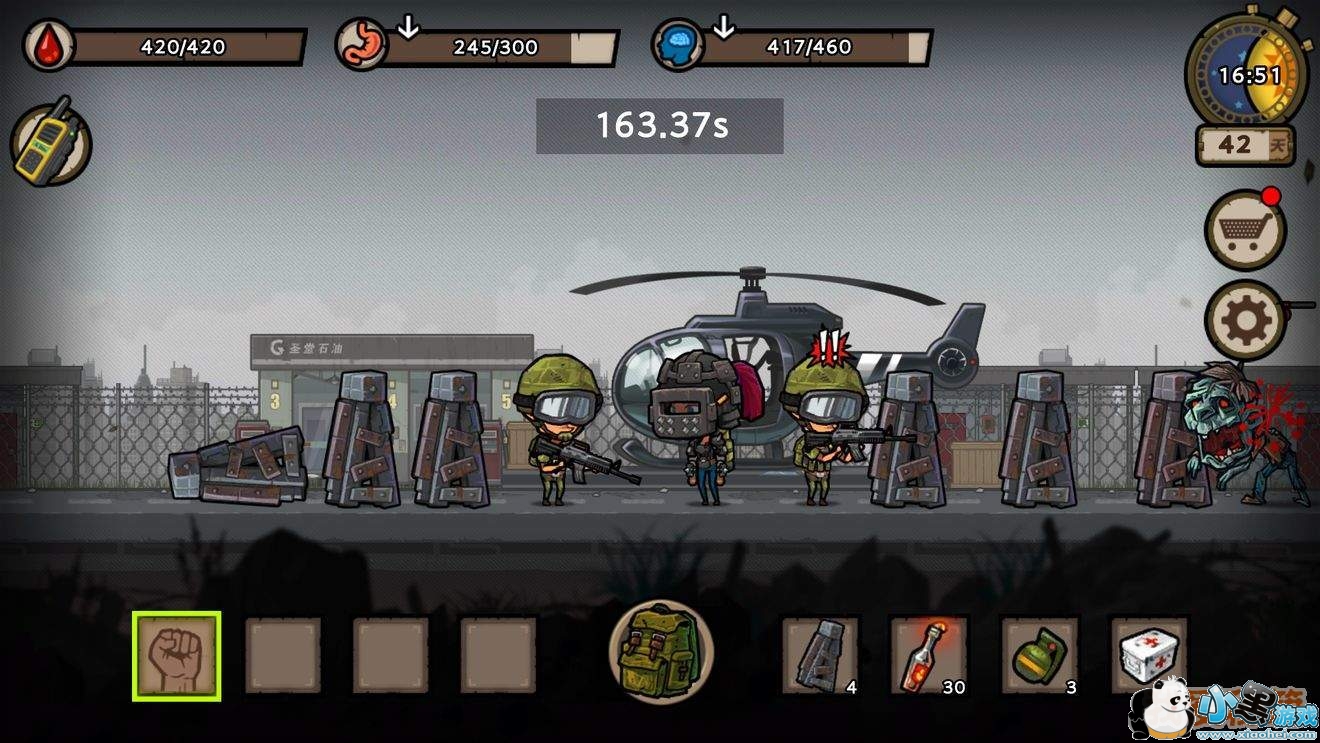Open the shopping cart store
This screenshot has height=743, width=1320.
[x=1245, y=230]
